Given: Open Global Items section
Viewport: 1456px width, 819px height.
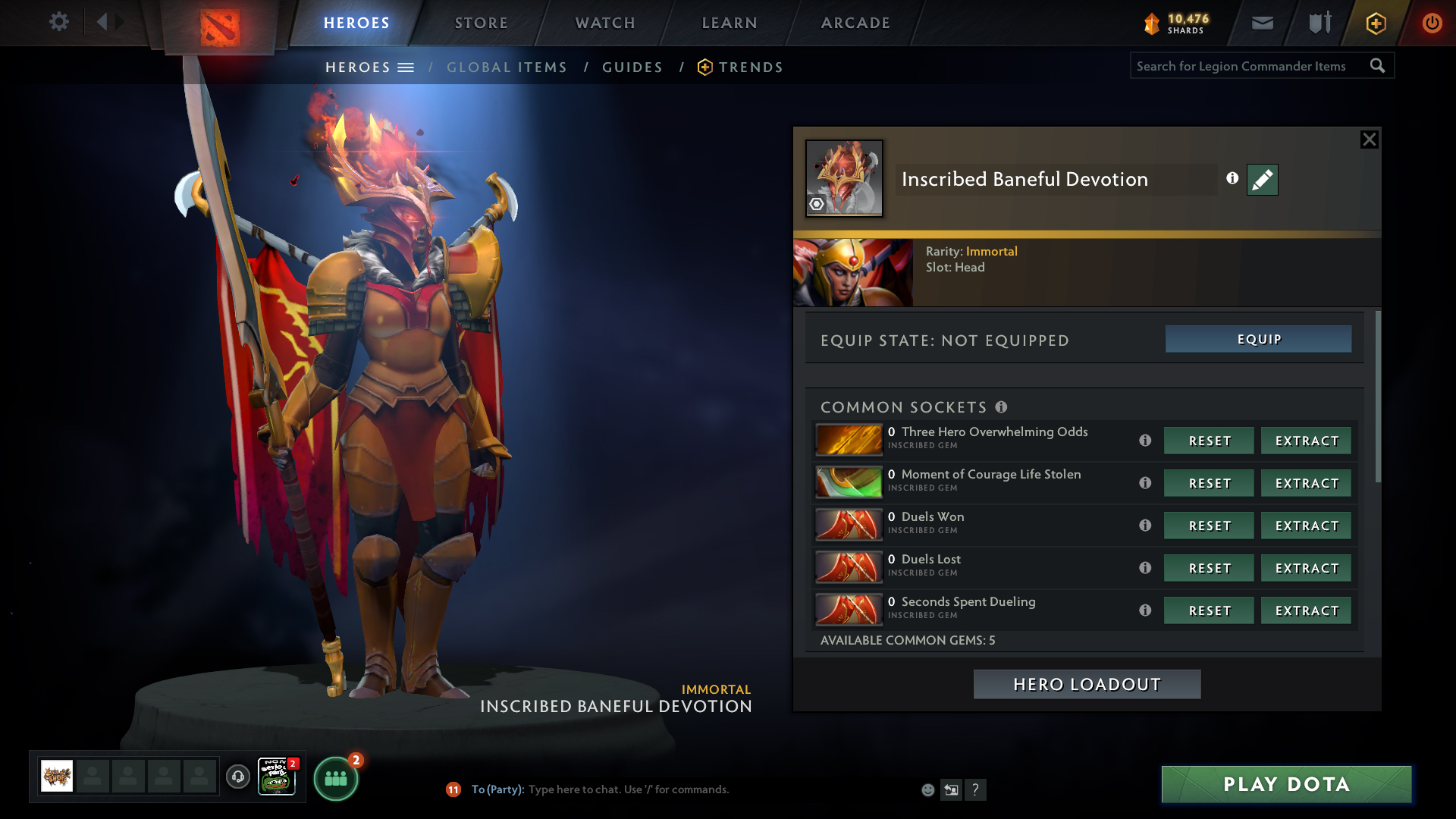Looking at the screenshot, I should [x=507, y=67].
